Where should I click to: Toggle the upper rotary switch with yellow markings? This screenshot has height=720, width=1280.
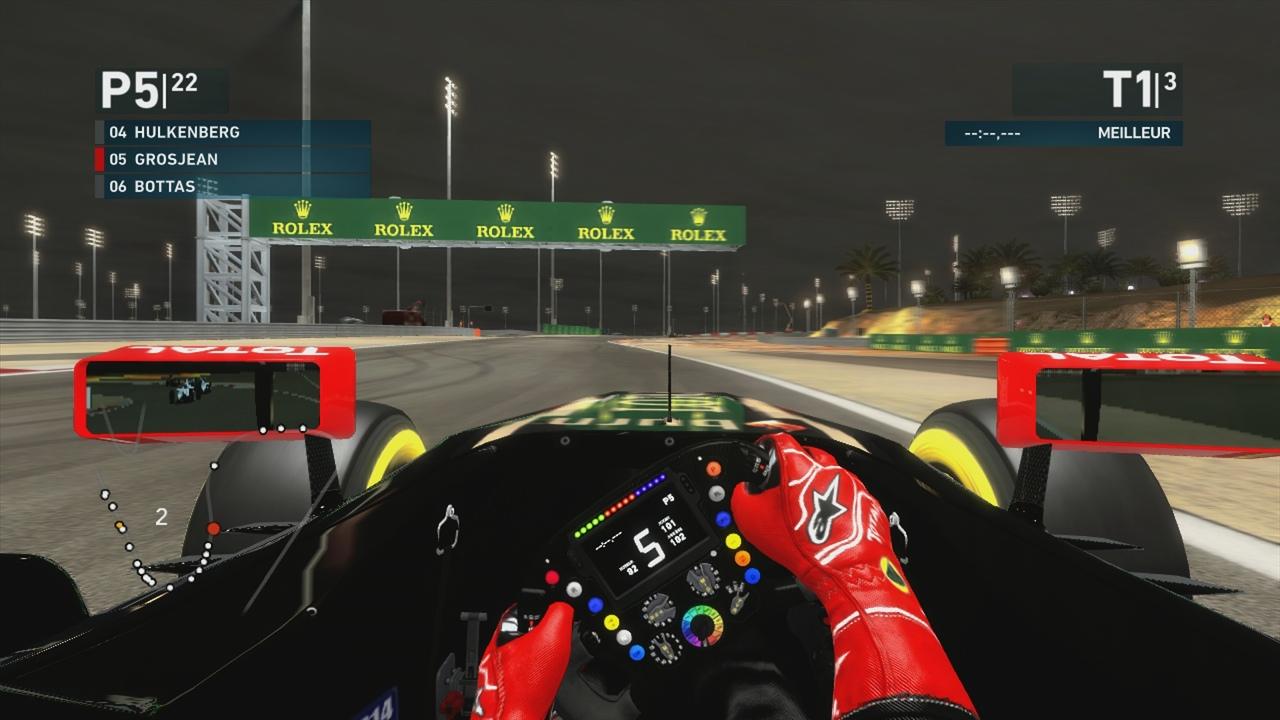[x=702, y=579]
